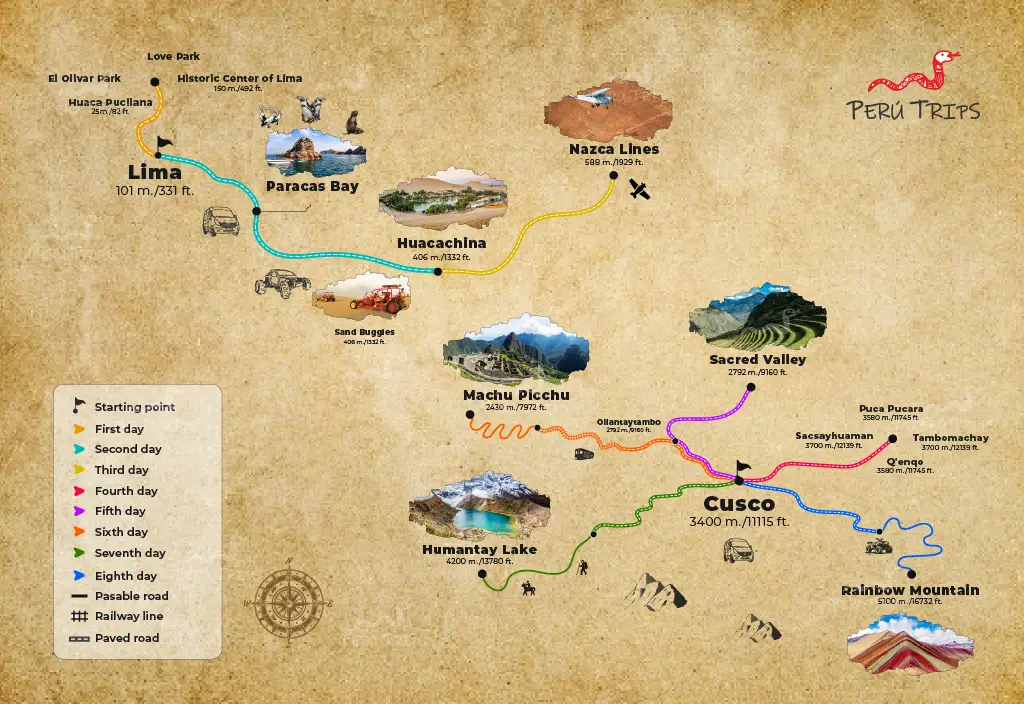1024x704 pixels.
Task: Choose the Railway line legend entry
Action: click(x=128, y=616)
